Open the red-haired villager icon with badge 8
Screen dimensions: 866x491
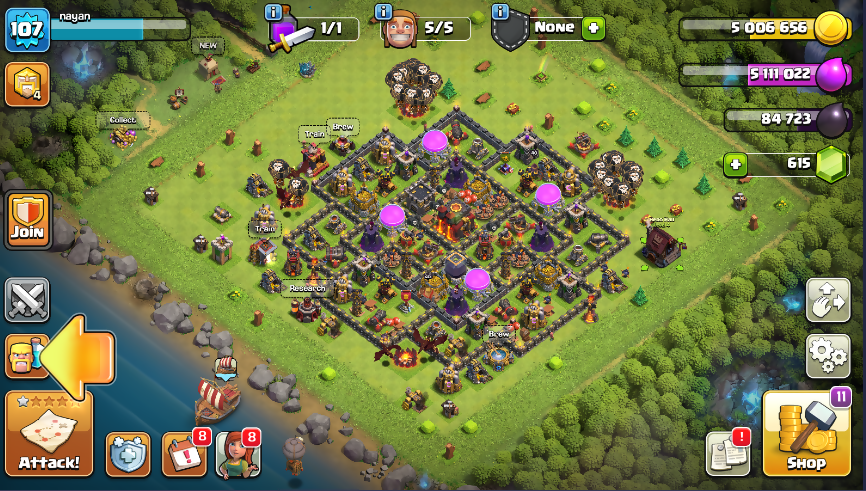tap(237, 454)
